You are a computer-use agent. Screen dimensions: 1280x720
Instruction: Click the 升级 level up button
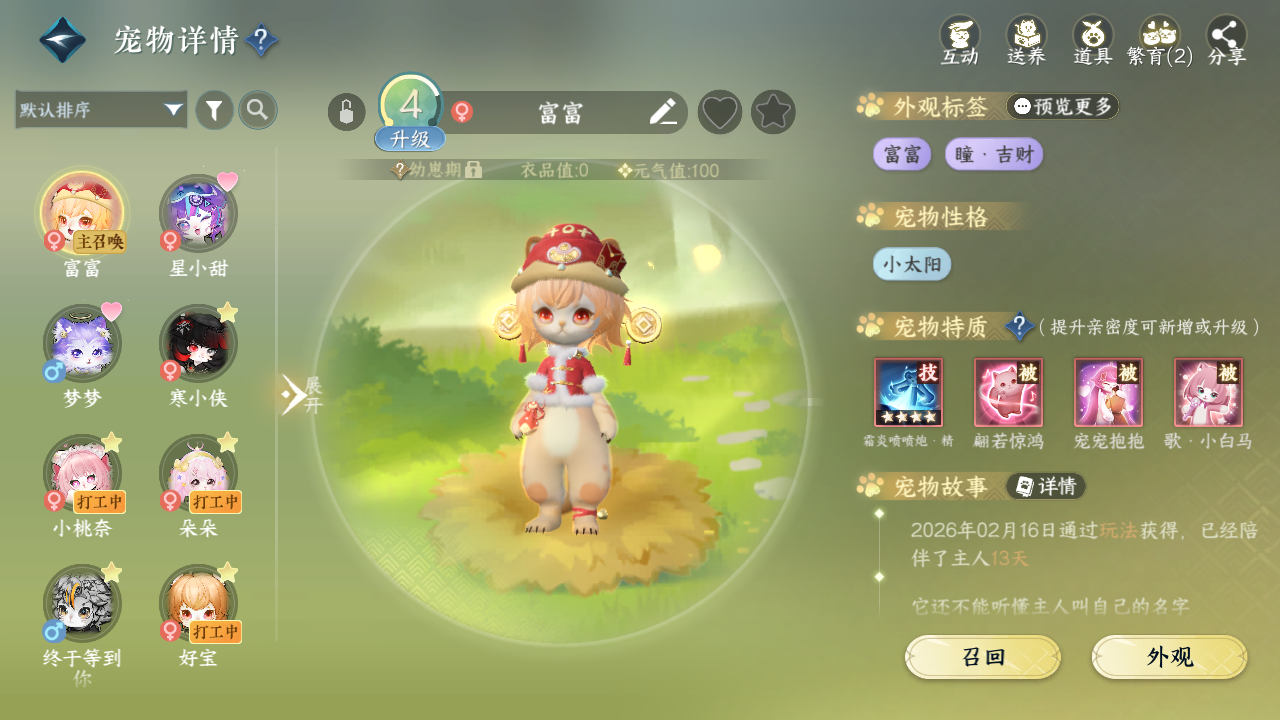410,138
